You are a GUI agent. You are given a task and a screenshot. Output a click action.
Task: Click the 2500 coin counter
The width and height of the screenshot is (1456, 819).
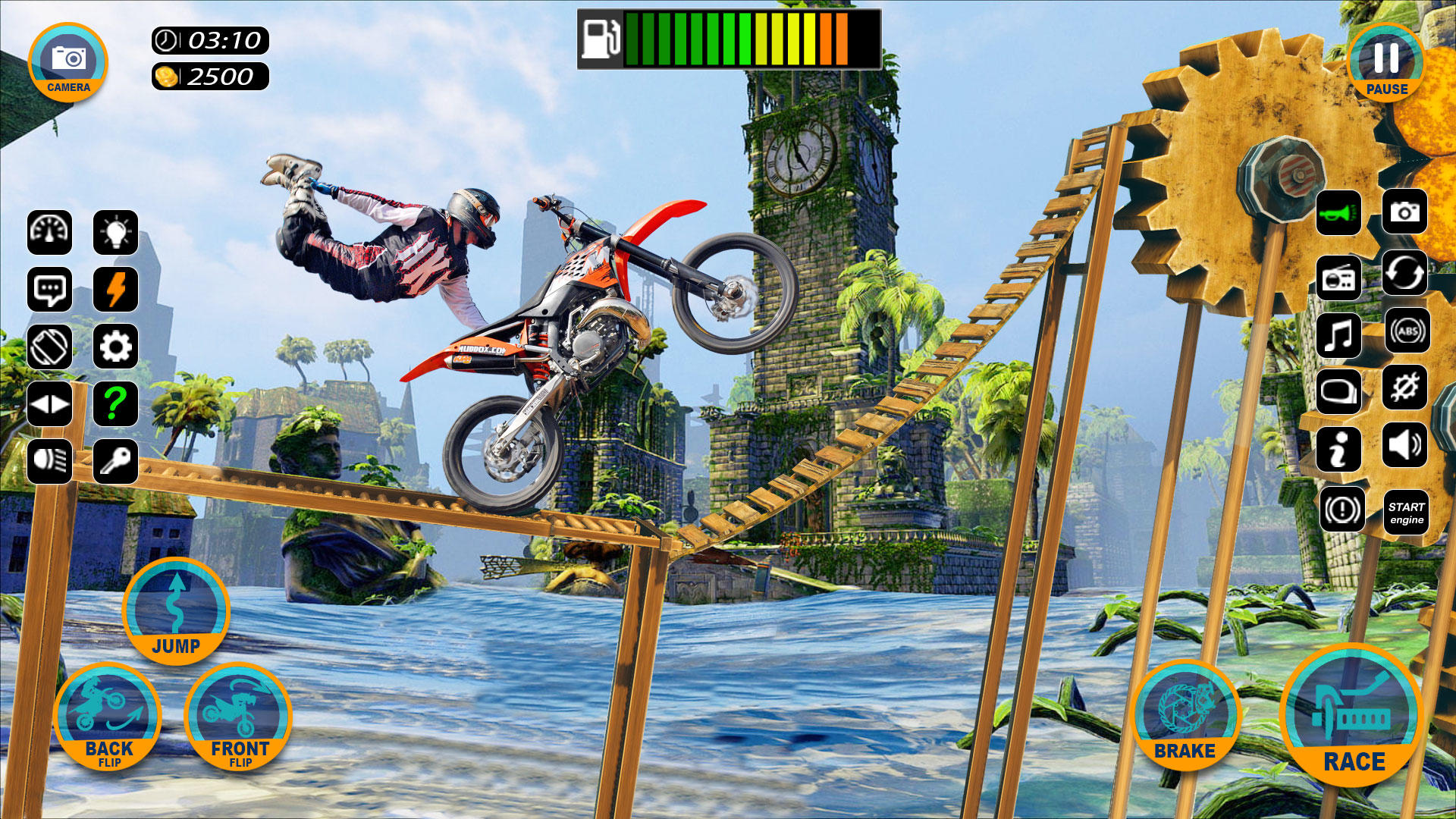pyautogui.click(x=212, y=76)
